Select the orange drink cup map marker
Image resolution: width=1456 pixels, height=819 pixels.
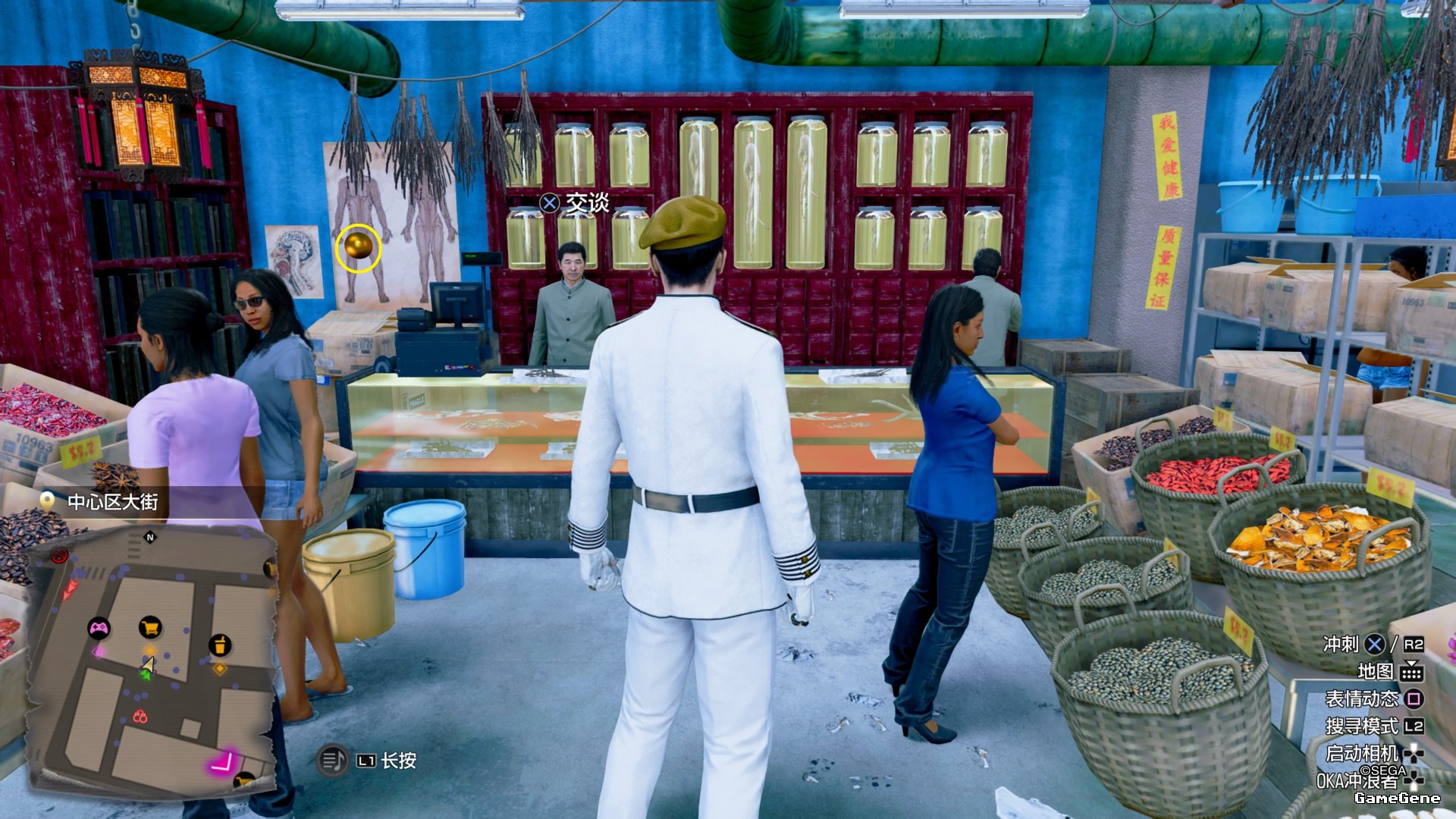coord(220,645)
